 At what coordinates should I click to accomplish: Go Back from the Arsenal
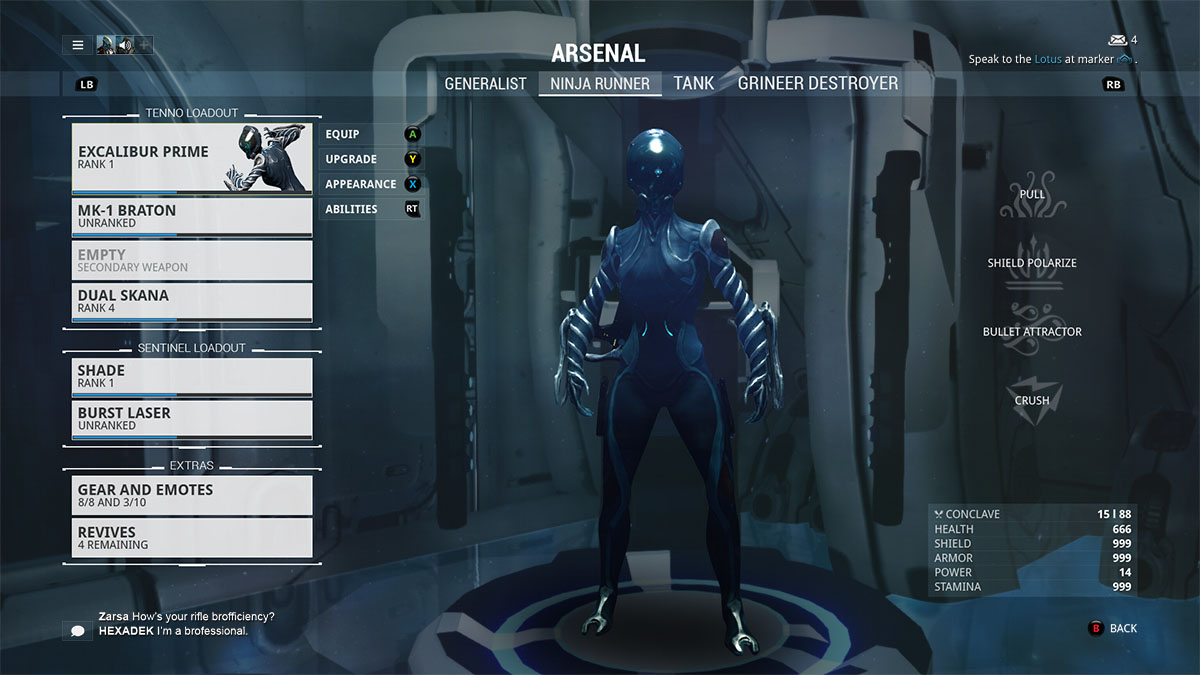click(x=1113, y=629)
